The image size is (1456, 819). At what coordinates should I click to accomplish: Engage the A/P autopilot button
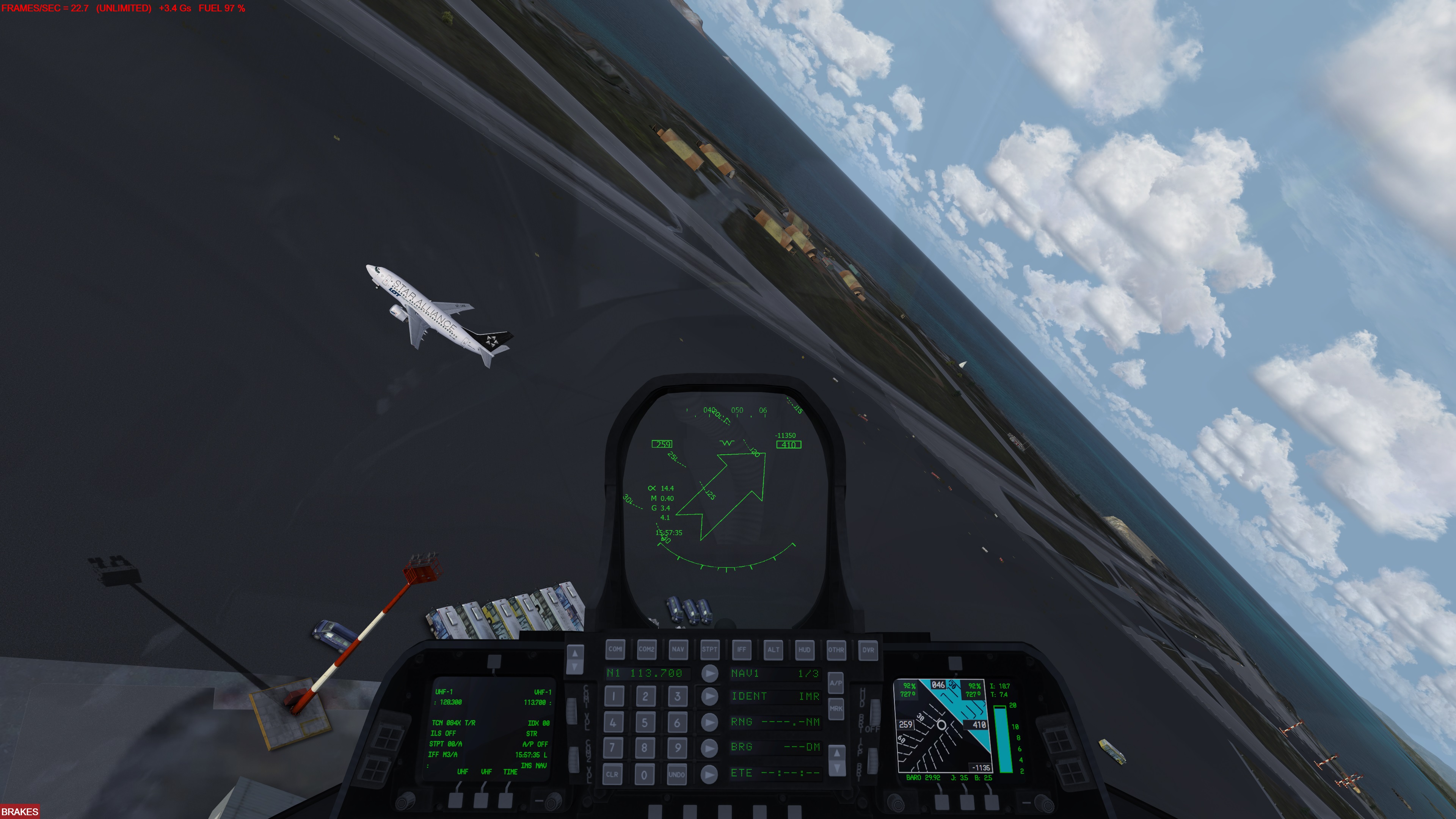(x=835, y=683)
